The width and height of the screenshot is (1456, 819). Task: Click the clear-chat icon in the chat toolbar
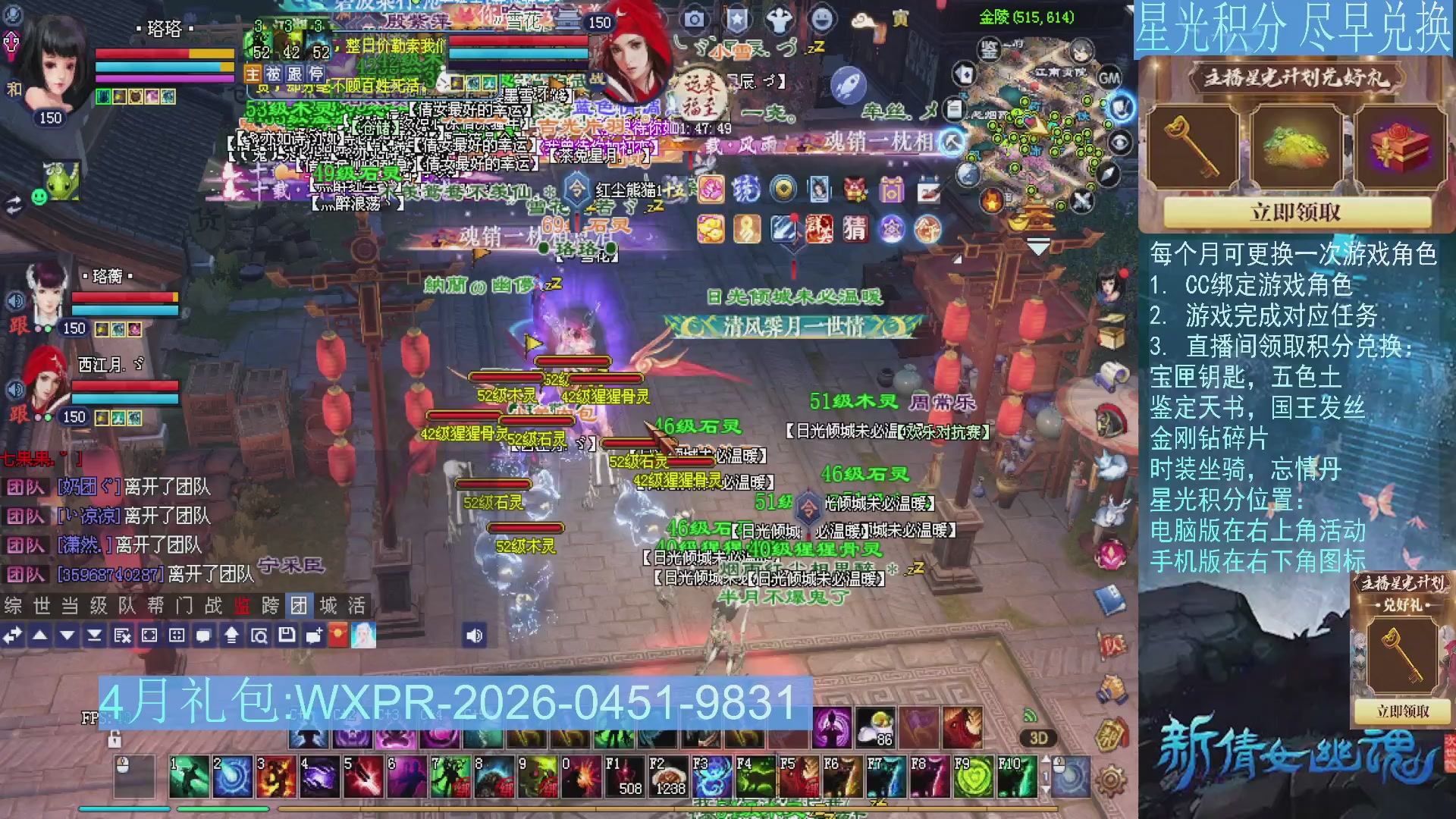point(121,635)
